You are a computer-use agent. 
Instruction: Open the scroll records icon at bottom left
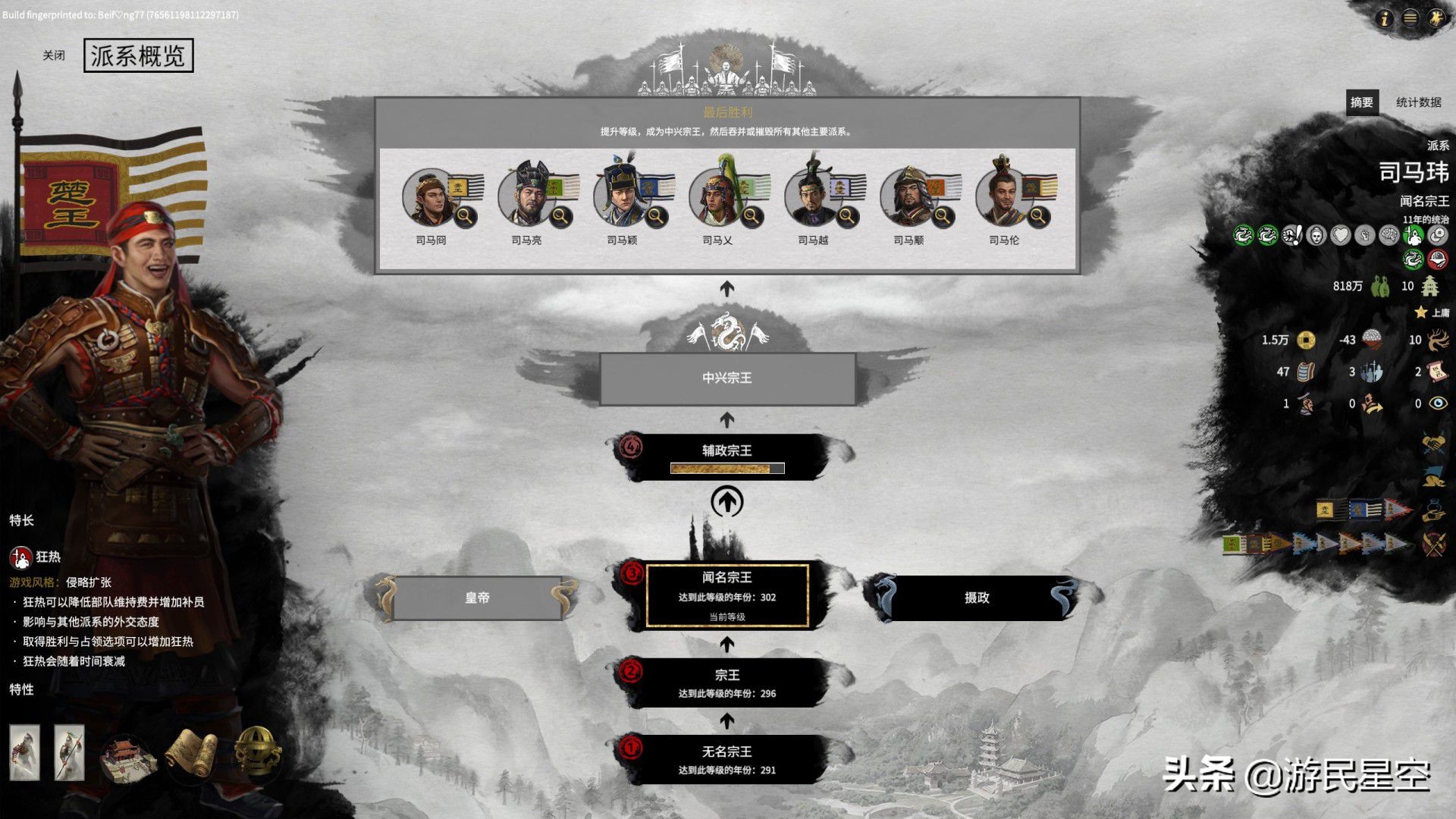[192, 753]
